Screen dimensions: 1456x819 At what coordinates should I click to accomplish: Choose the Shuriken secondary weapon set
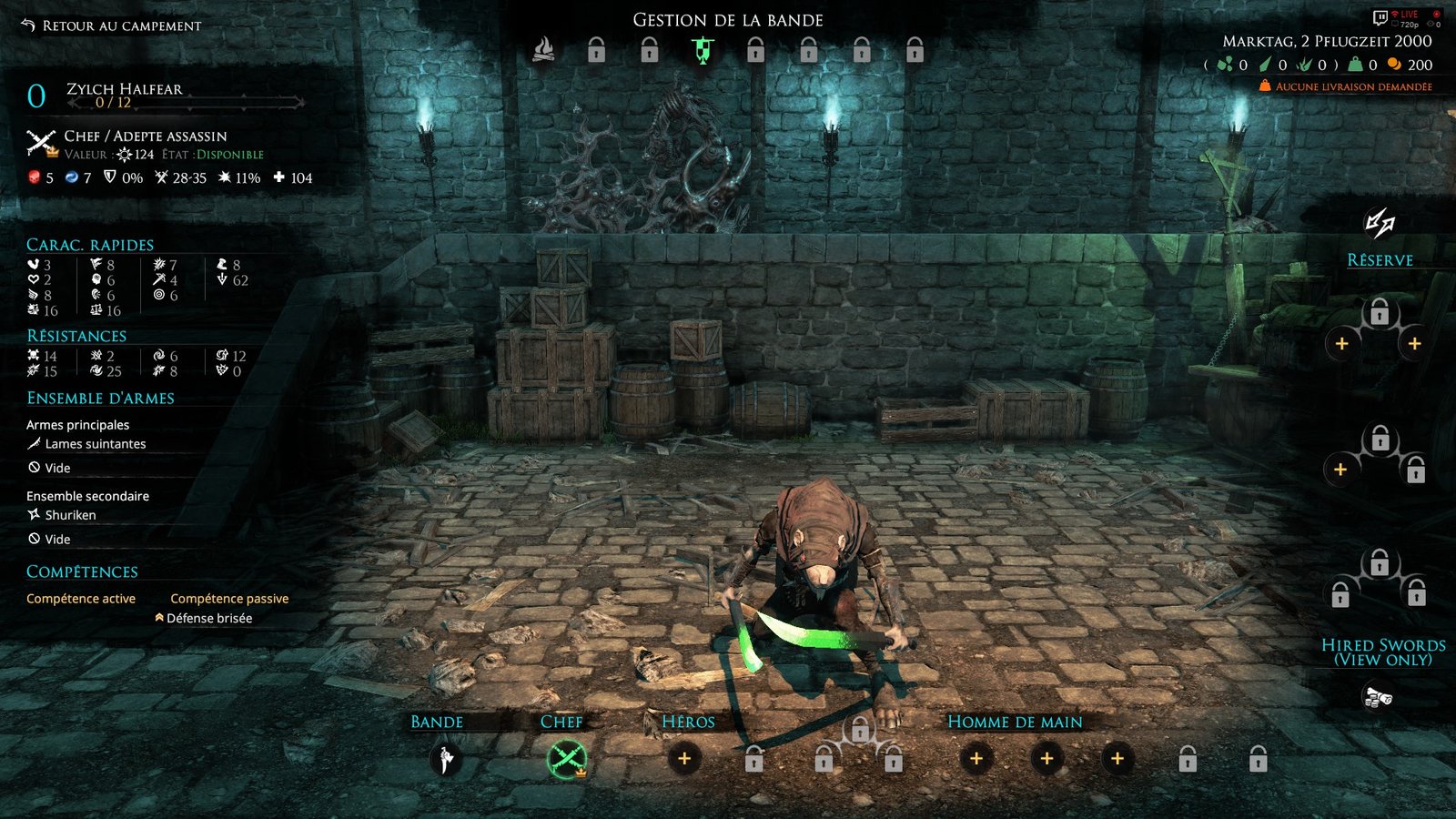(x=70, y=515)
